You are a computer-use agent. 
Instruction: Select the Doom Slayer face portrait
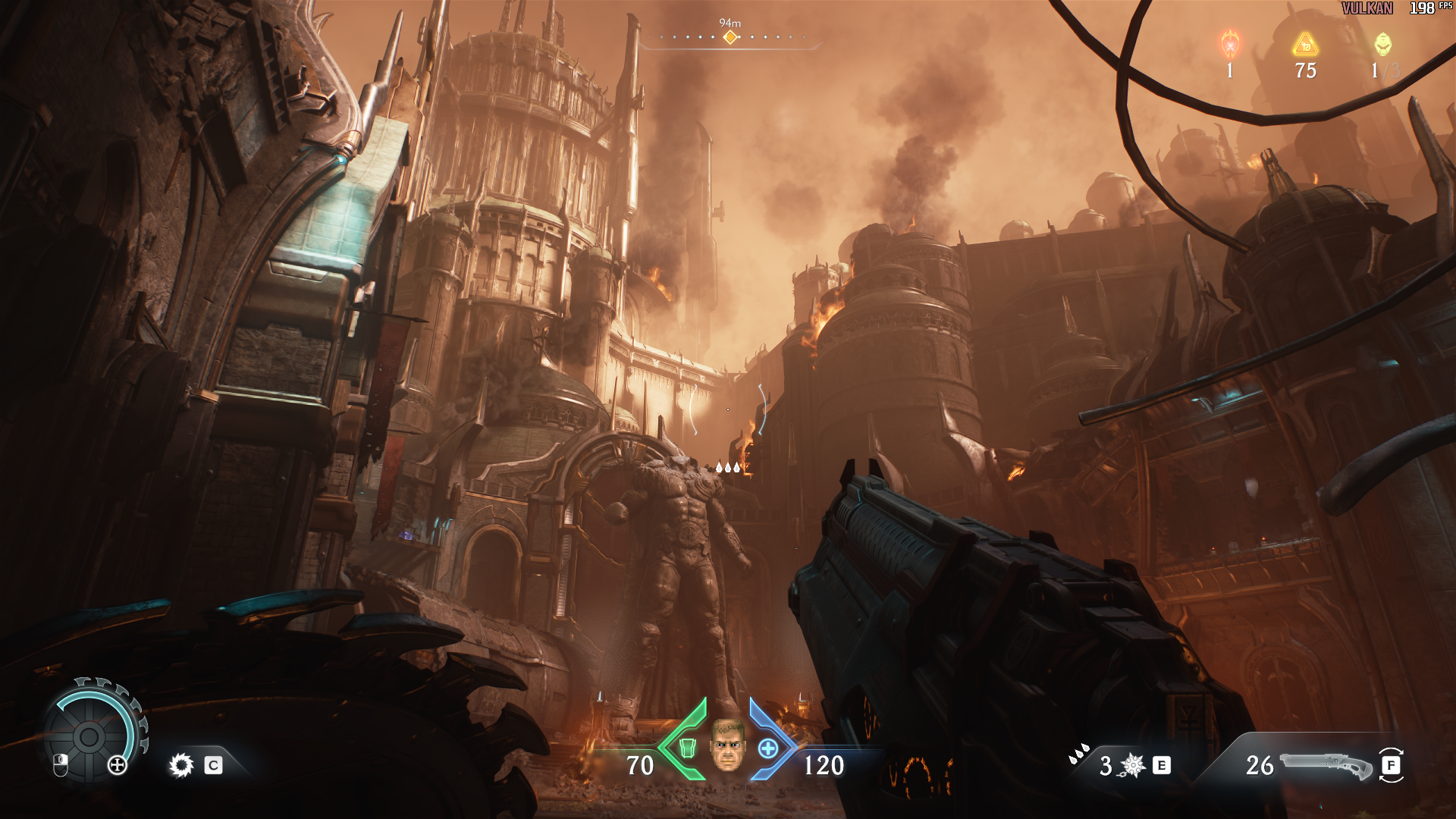[727, 745]
